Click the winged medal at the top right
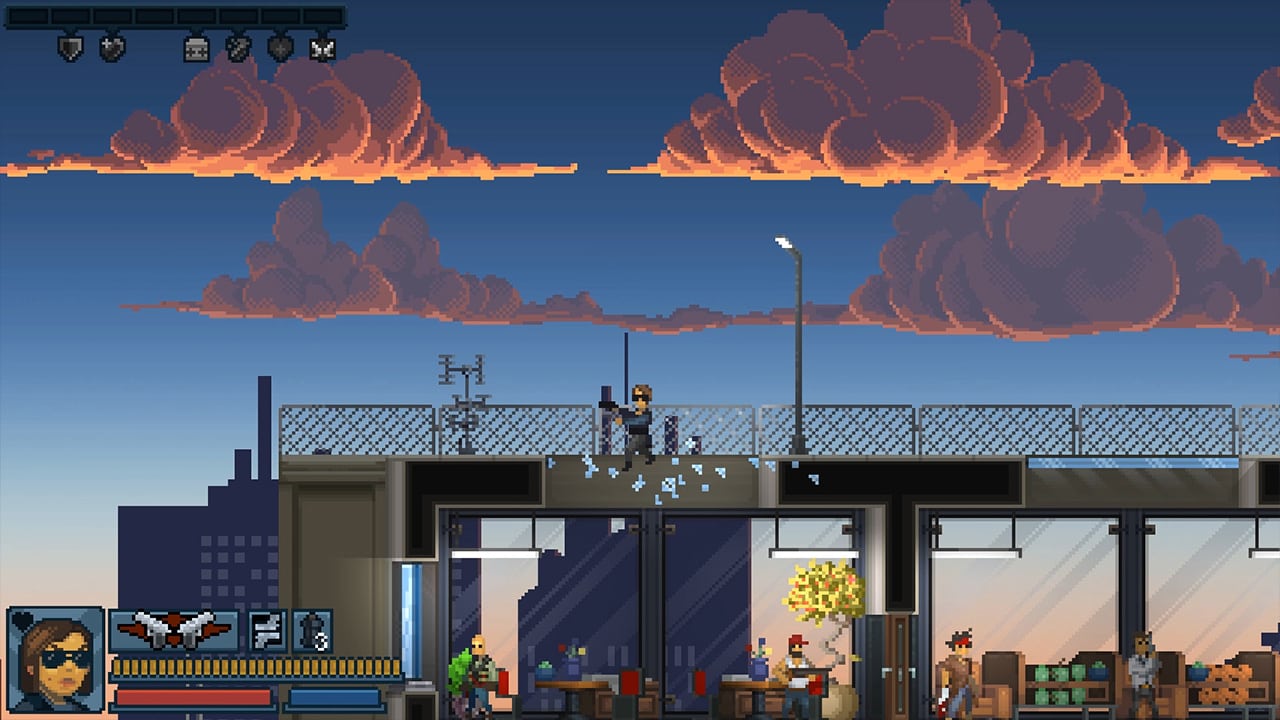 click(x=322, y=47)
